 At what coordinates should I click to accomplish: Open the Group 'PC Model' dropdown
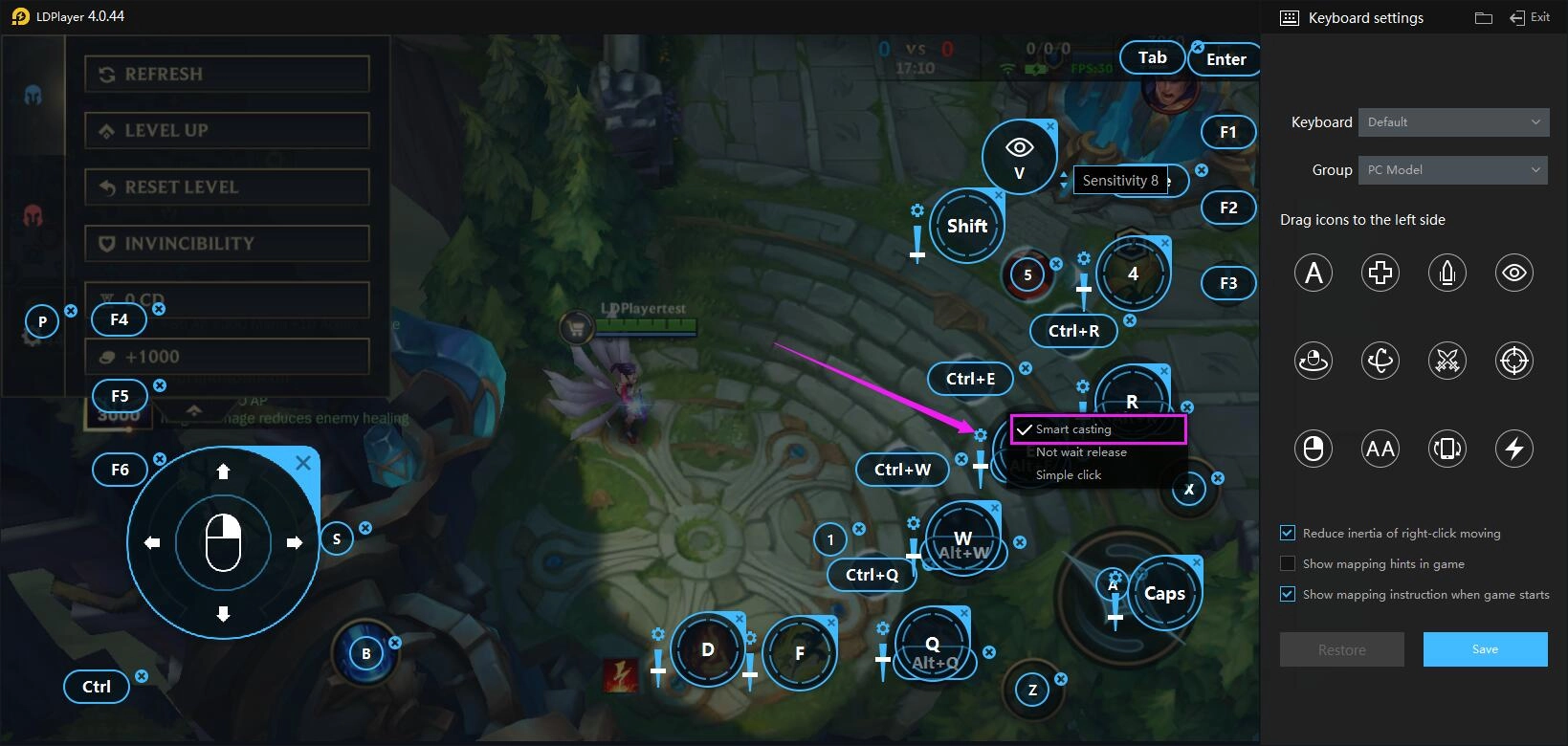(1452, 169)
